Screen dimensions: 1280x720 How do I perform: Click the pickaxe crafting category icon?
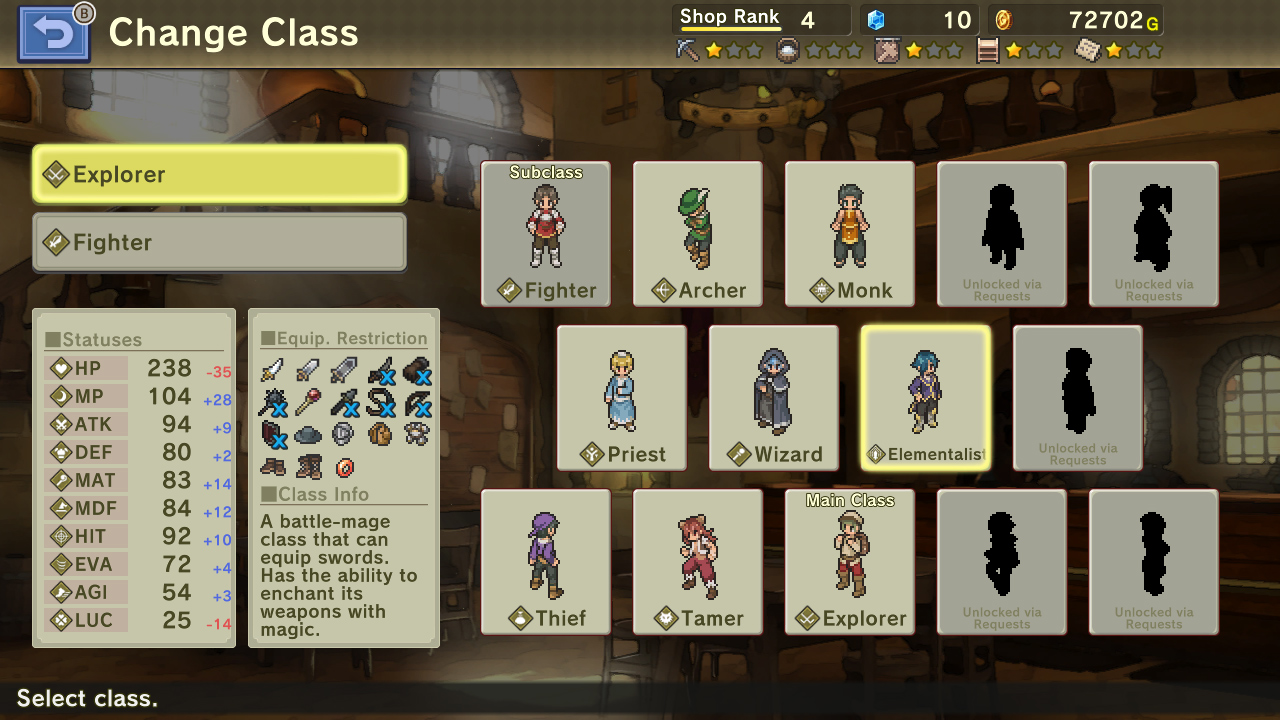point(688,46)
